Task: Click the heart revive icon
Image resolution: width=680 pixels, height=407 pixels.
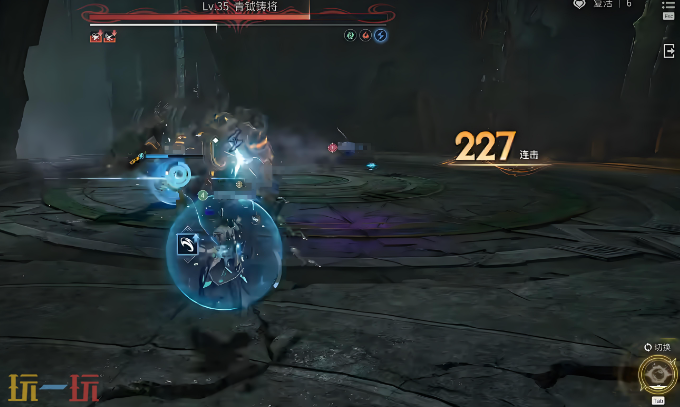Action: [579, 5]
